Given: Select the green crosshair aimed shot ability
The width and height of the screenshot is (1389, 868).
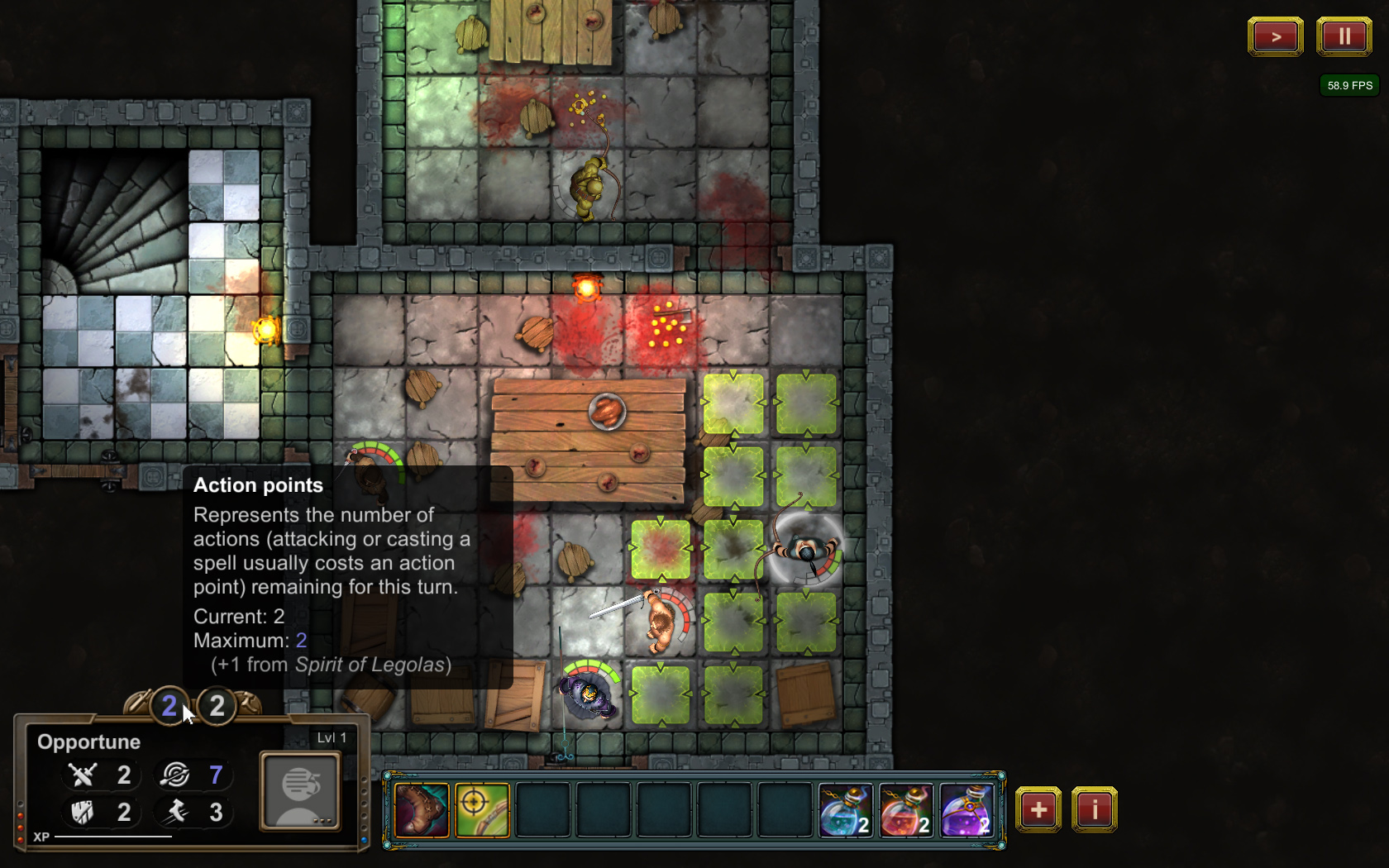Looking at the screenshot, I should click(482, 810).
